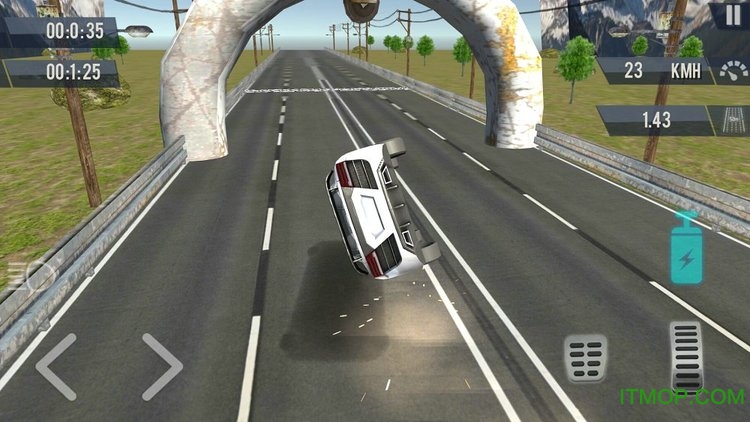750x422 pixels.
Task: Steer right with the right arrow
Action: [x=161, y=366]
